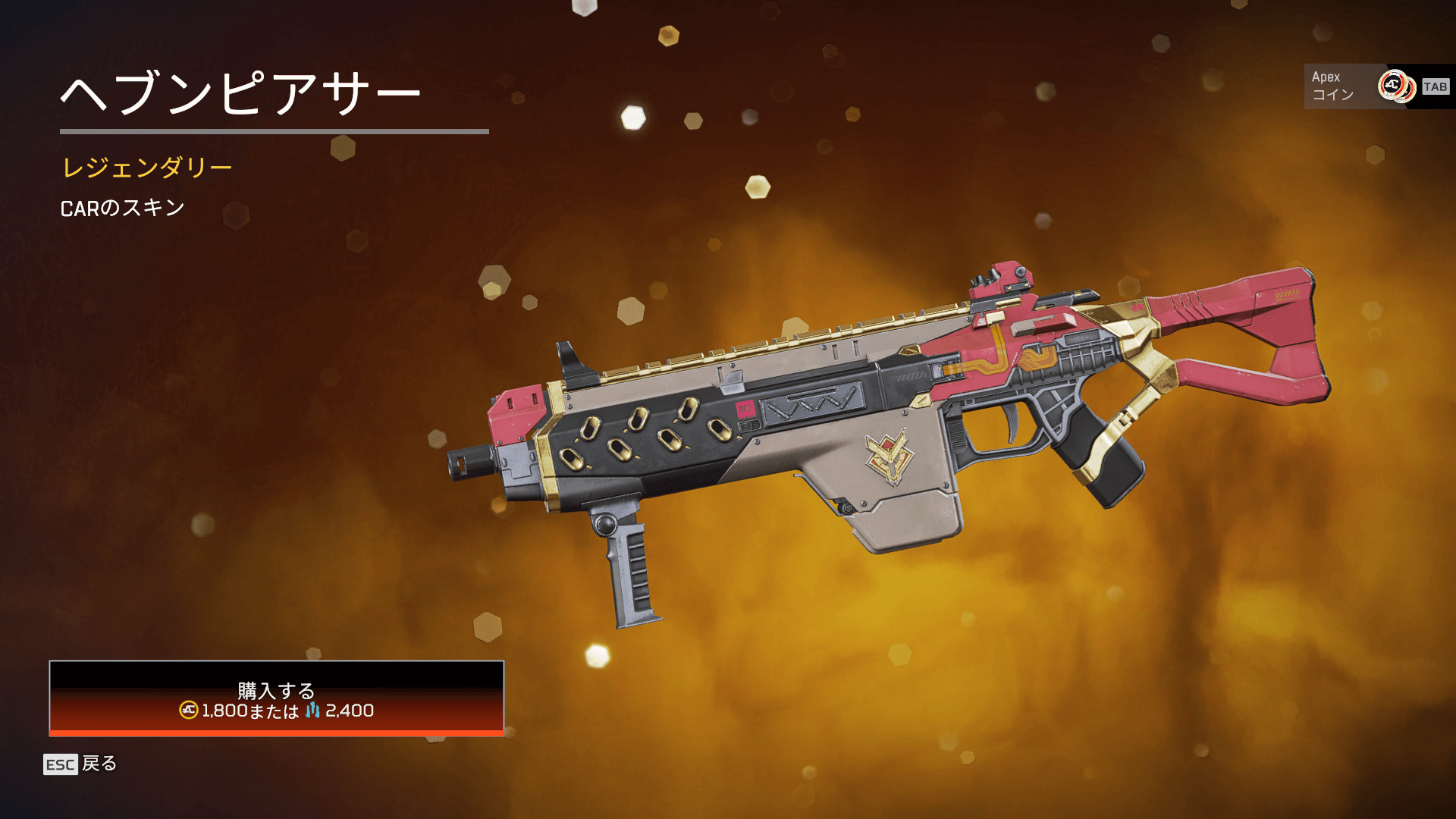
Task: Purchase the Heaven Piercer CAR skin
Action: pos(277,698)
